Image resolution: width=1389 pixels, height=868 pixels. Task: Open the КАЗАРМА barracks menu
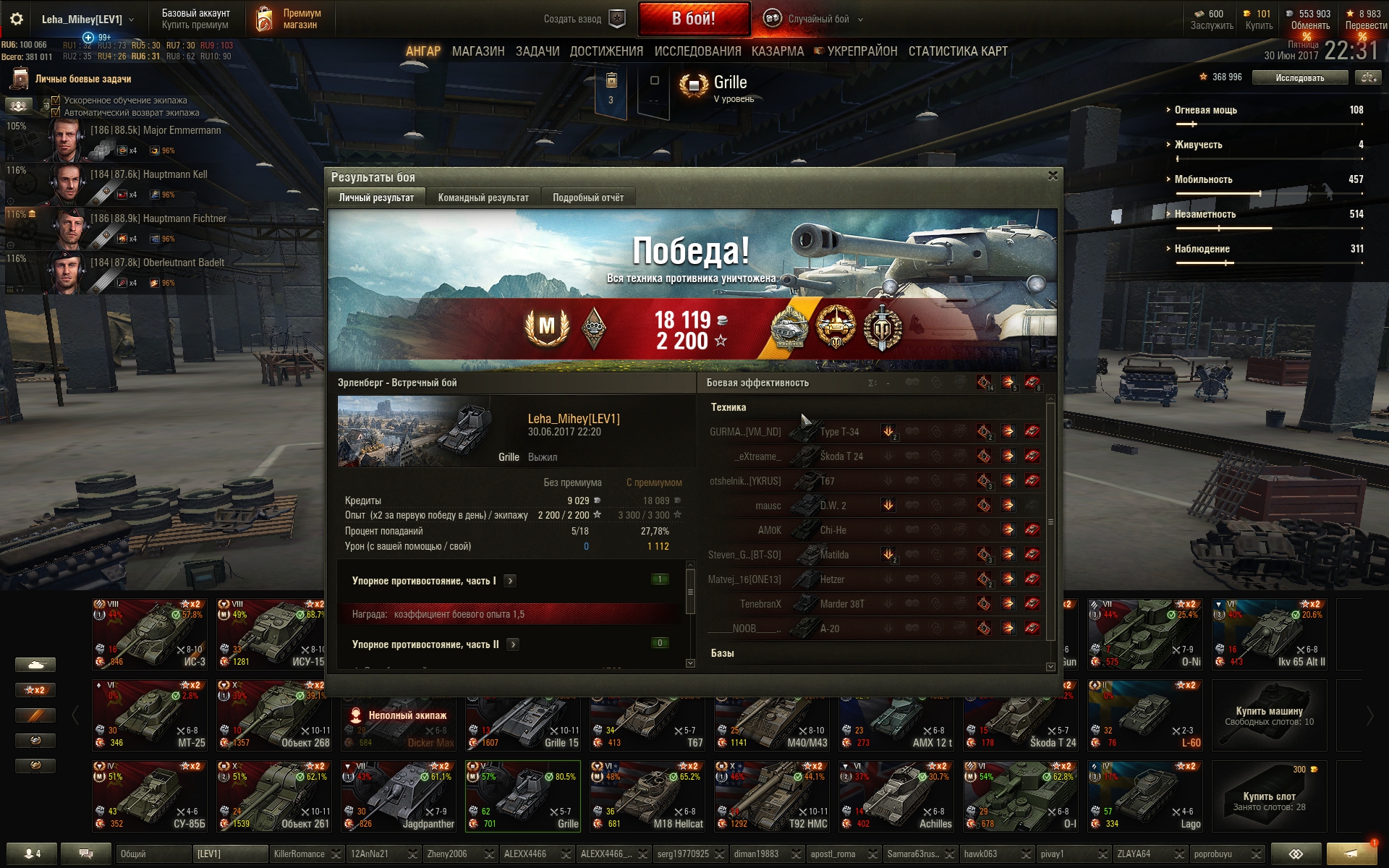(x=777, y=51)
